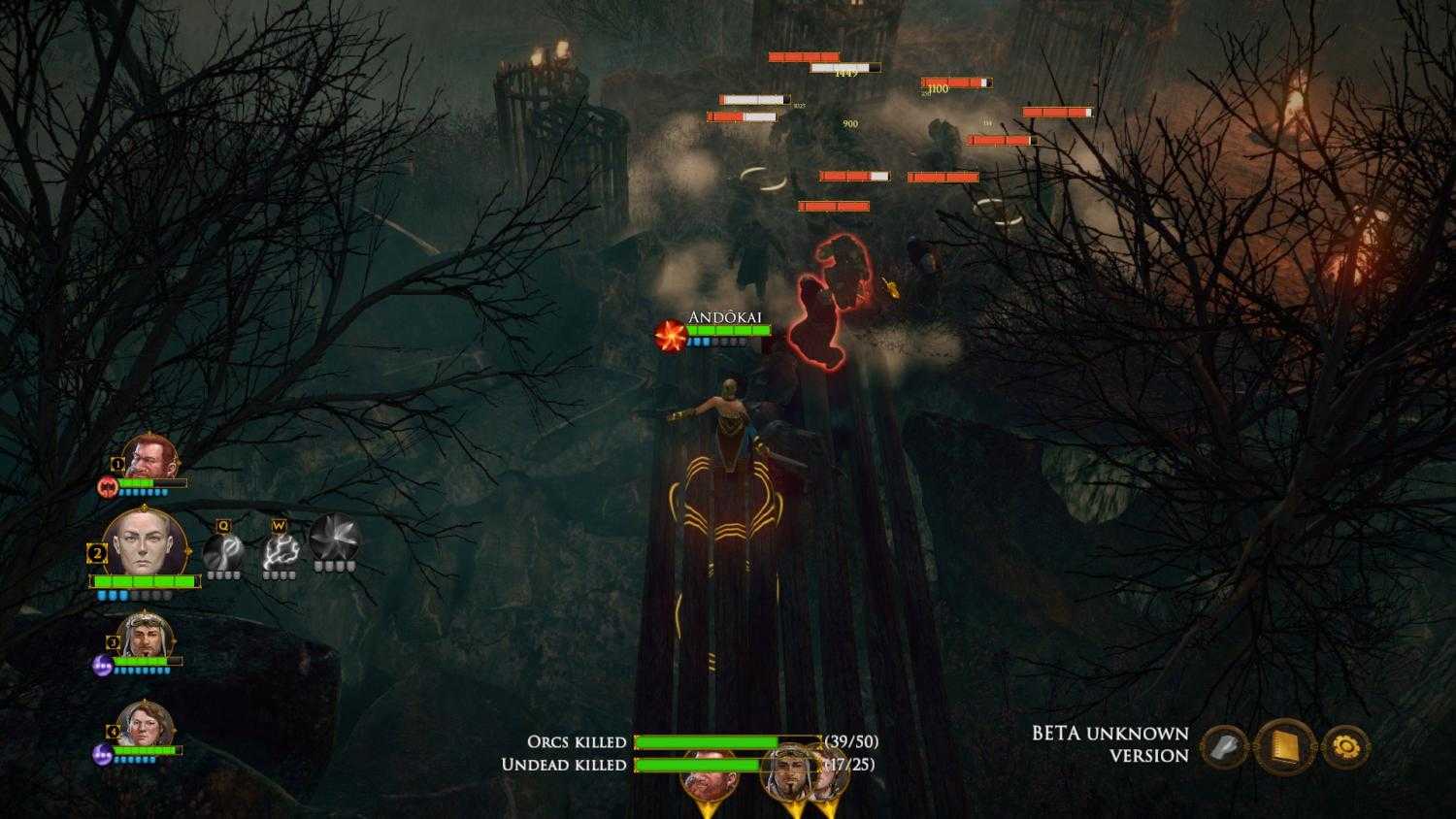Activate the purple orb beside character 4's health bar
Viewport: 1456px width, 819px height.
pyautogui.click(x=101, y=753)
